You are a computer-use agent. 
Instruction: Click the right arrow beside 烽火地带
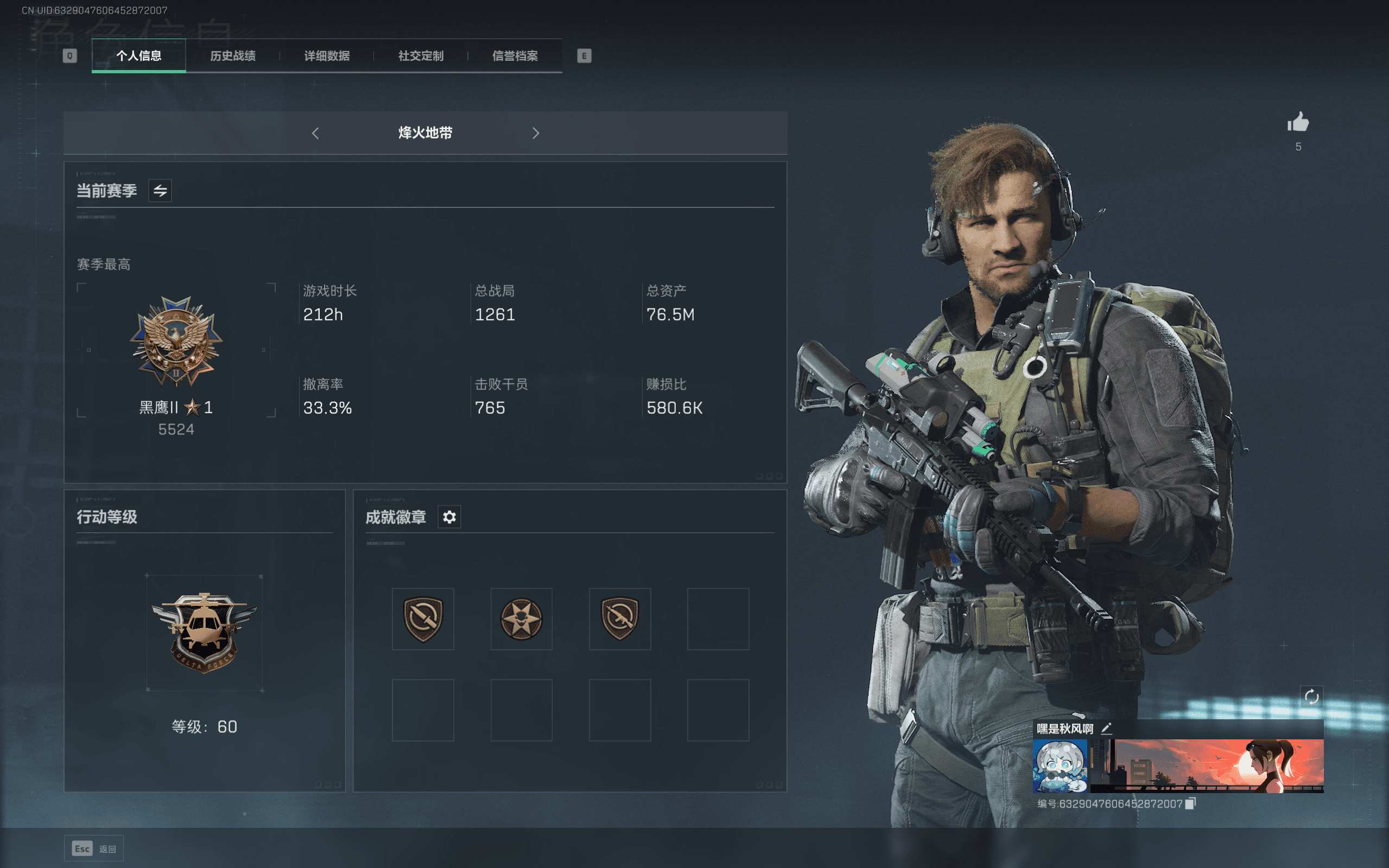pos(536,133)
